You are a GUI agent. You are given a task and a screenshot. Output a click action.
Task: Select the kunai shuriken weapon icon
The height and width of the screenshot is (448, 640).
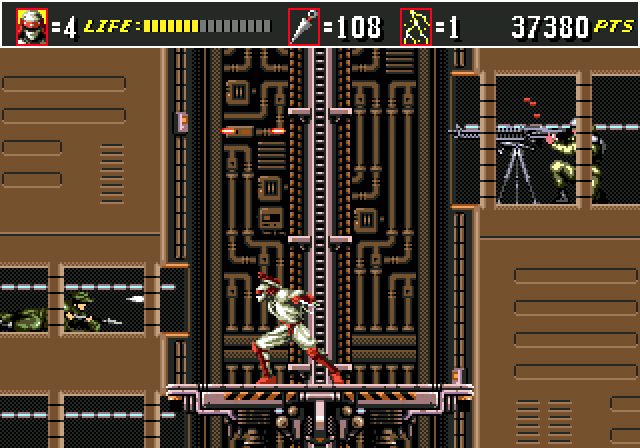point(303,25)
